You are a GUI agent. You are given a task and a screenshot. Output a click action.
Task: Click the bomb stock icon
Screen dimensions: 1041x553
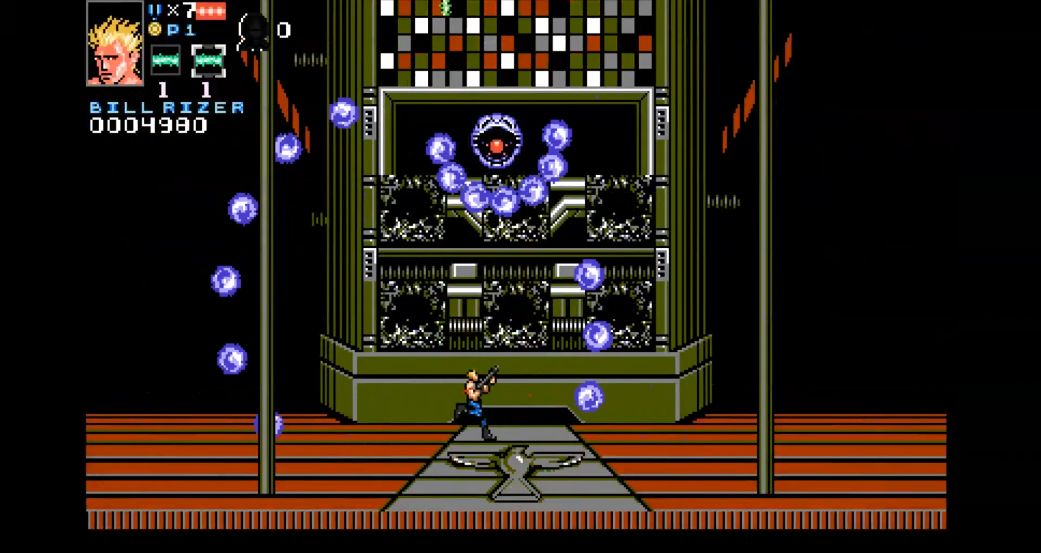point(254,31)
